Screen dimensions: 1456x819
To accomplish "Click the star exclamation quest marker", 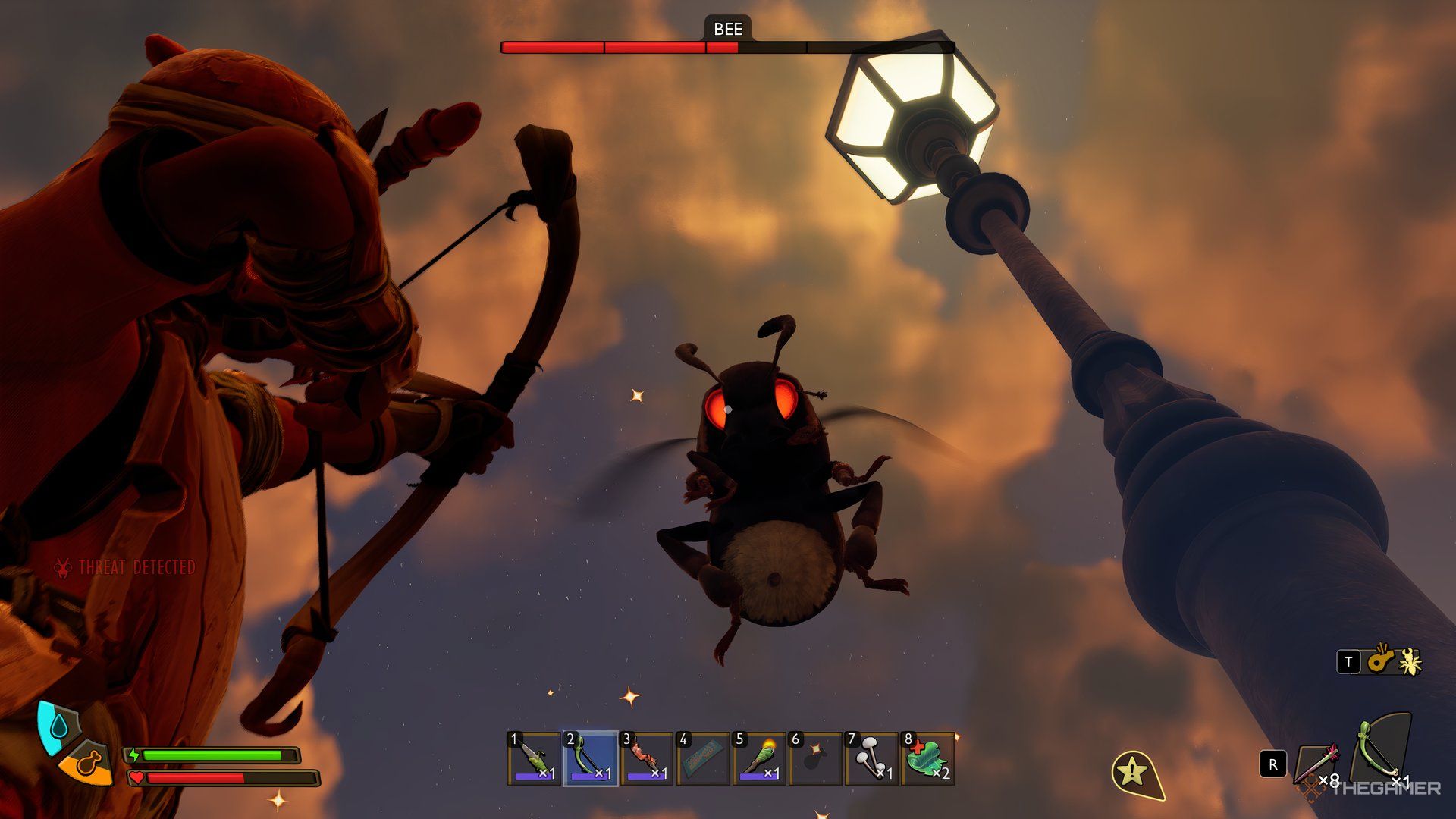I will 1134,773.
